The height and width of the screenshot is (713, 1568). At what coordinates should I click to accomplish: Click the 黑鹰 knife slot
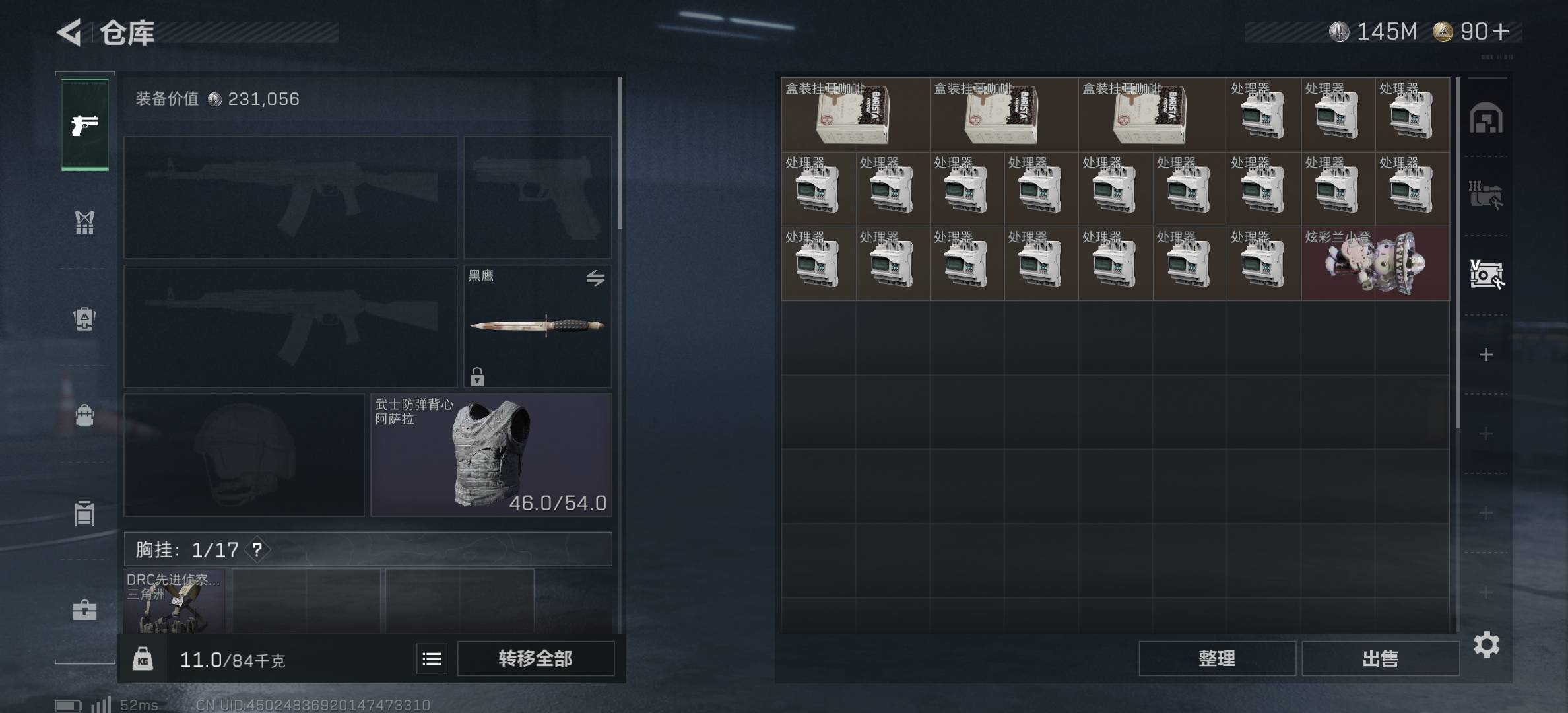[x=537, y=326]
